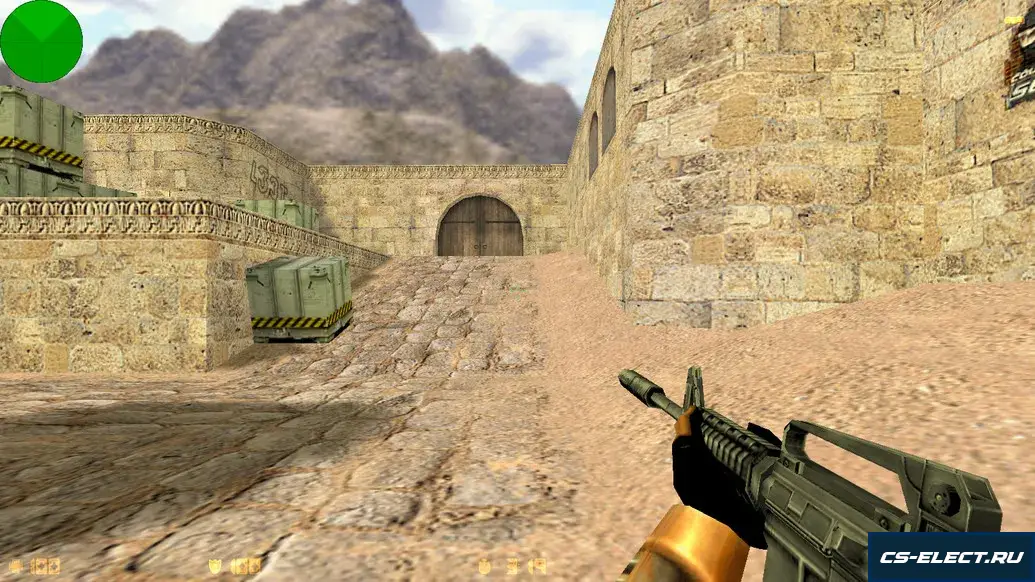This screenshot has width=1035, height=582.
Task: Open the cs-elect.ru watermark link
Action: [950, 557]
